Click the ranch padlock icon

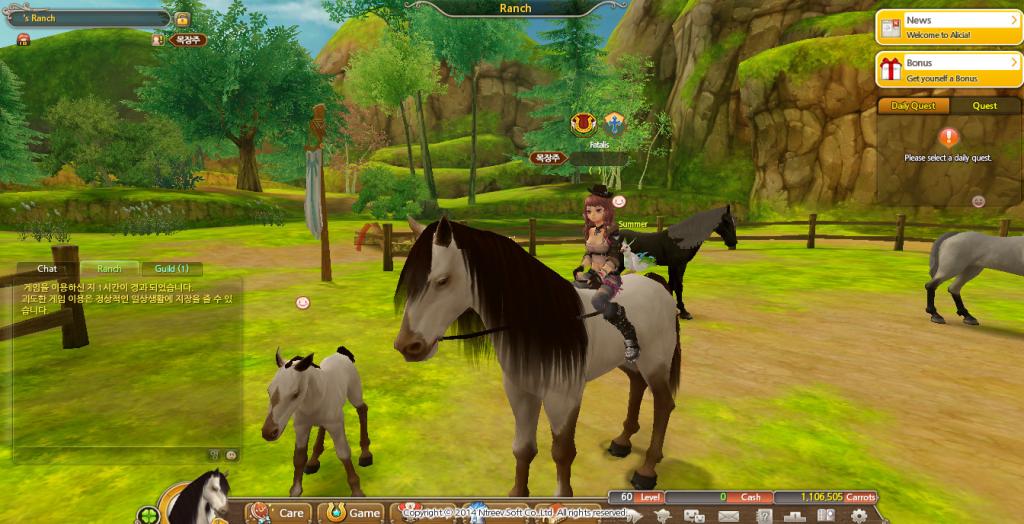[182, 19]
